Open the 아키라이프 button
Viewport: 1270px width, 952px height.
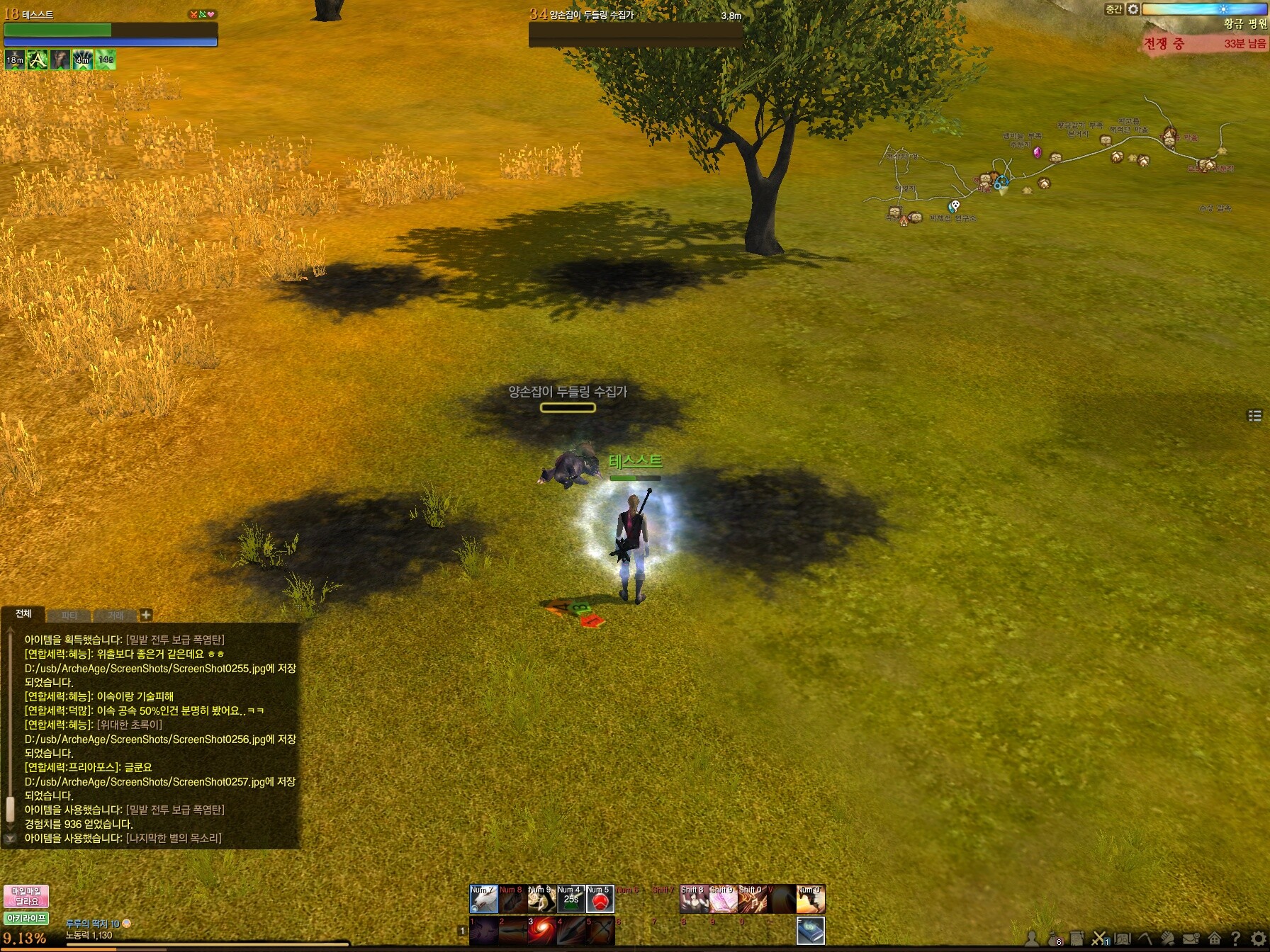click(x=26, y=919)
